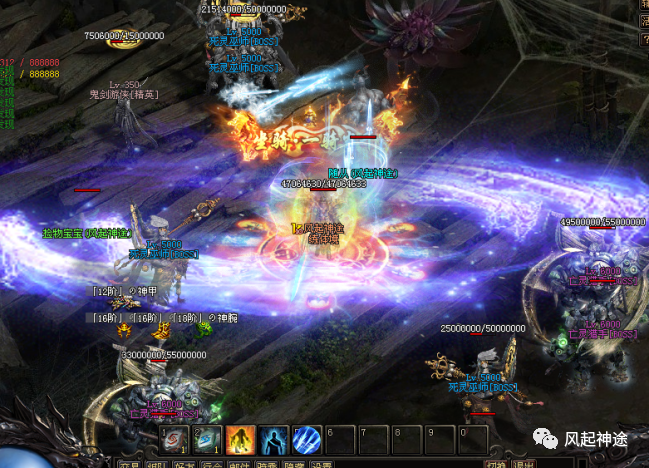The width and height of the screenshot is (649, 468).
Task: Open the 交易 trade menu
Action: 129,464
